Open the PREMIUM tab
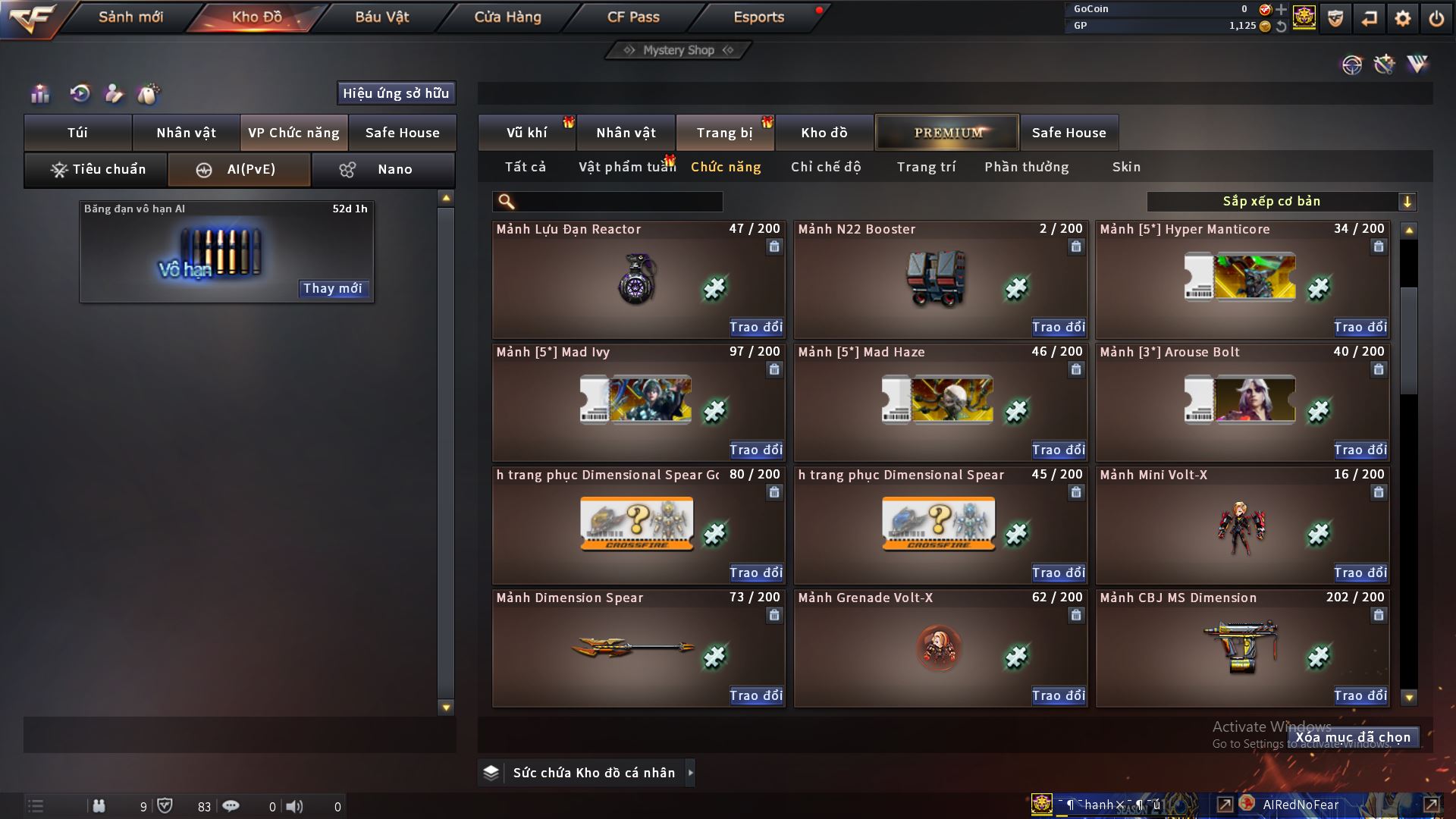 pos(947,133)
